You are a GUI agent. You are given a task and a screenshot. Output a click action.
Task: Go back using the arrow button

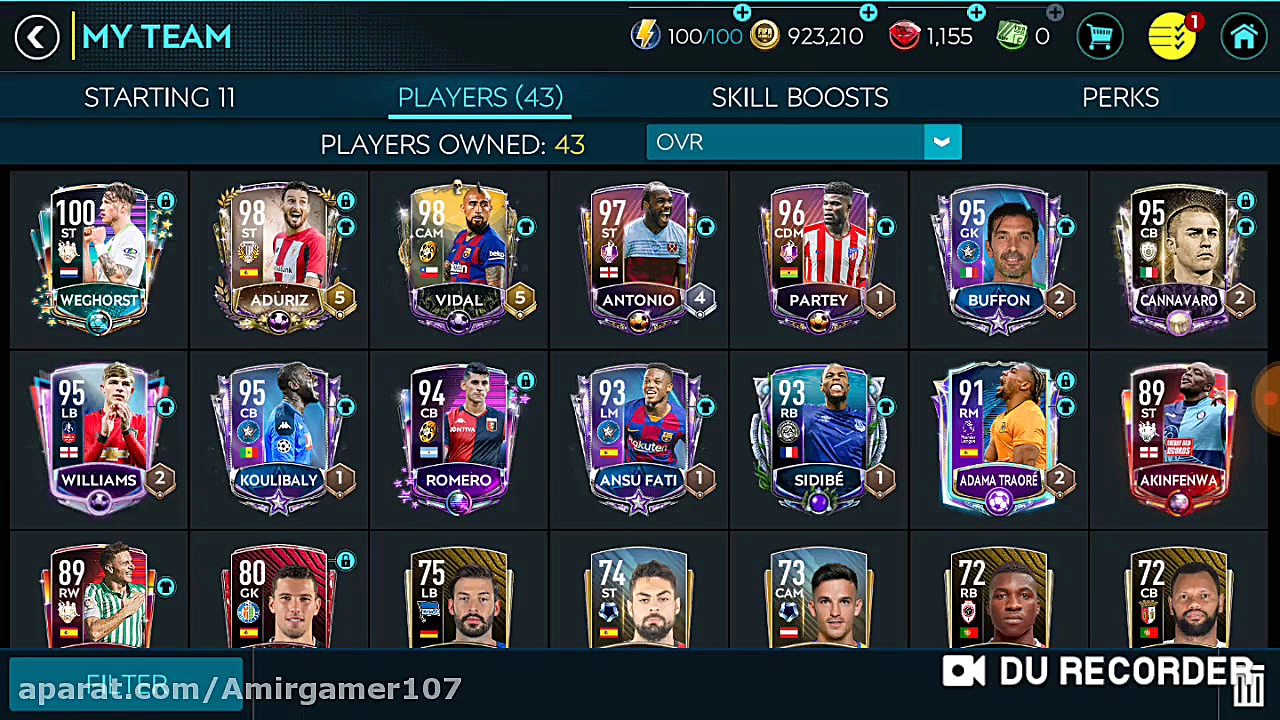pos(37,38)
